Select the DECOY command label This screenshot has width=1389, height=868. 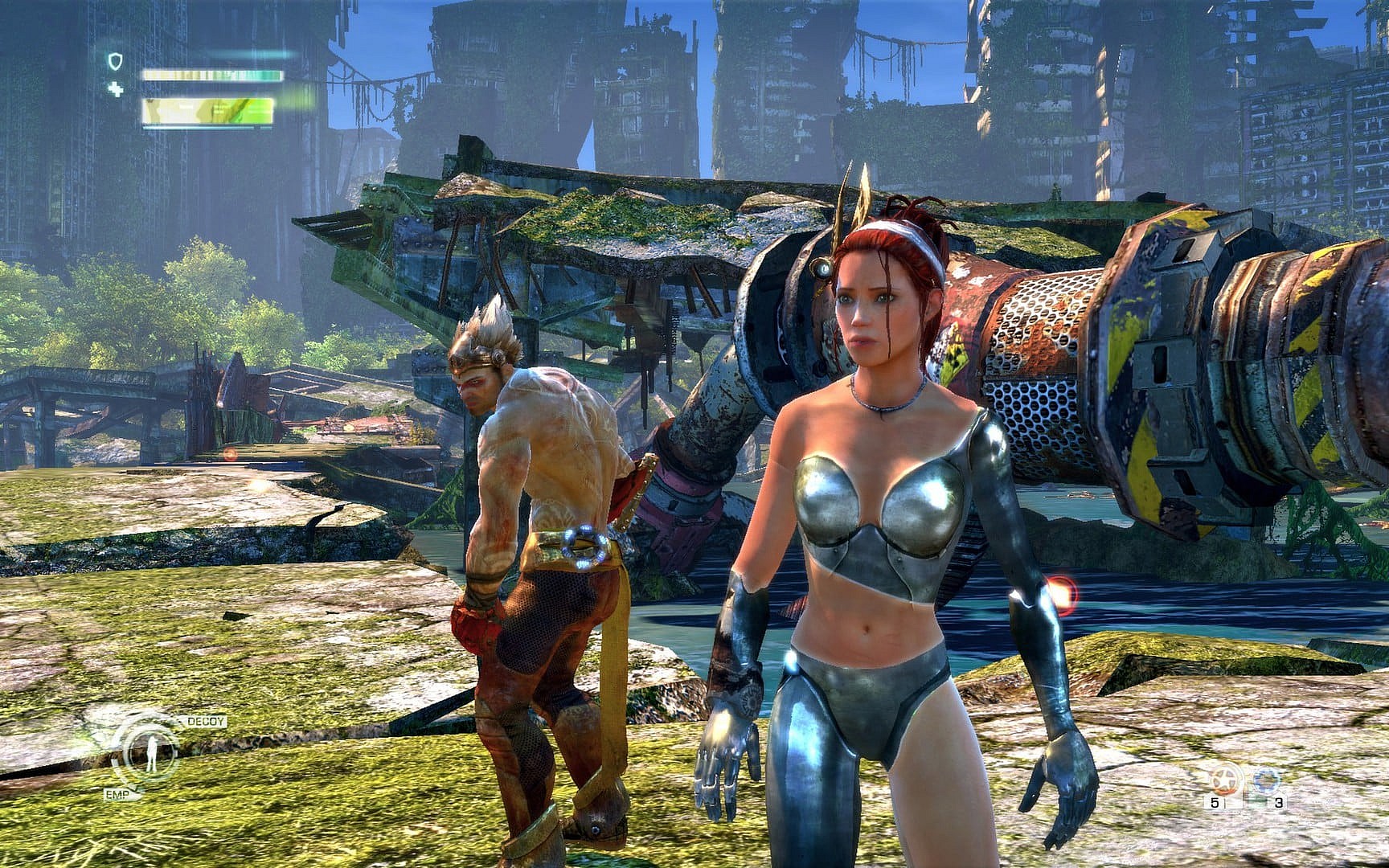[204, 722]
